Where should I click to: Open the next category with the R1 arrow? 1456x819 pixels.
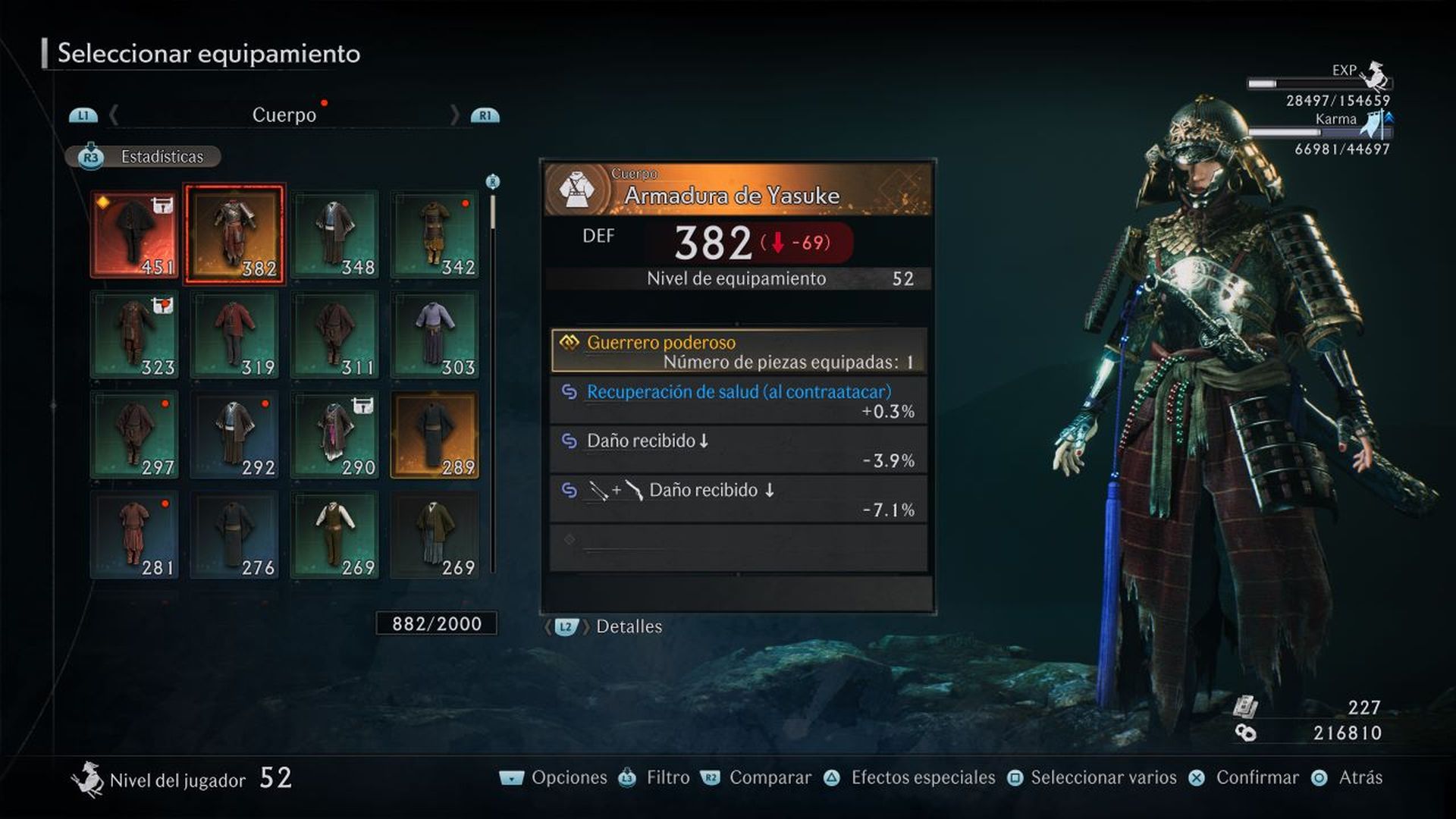485,115
